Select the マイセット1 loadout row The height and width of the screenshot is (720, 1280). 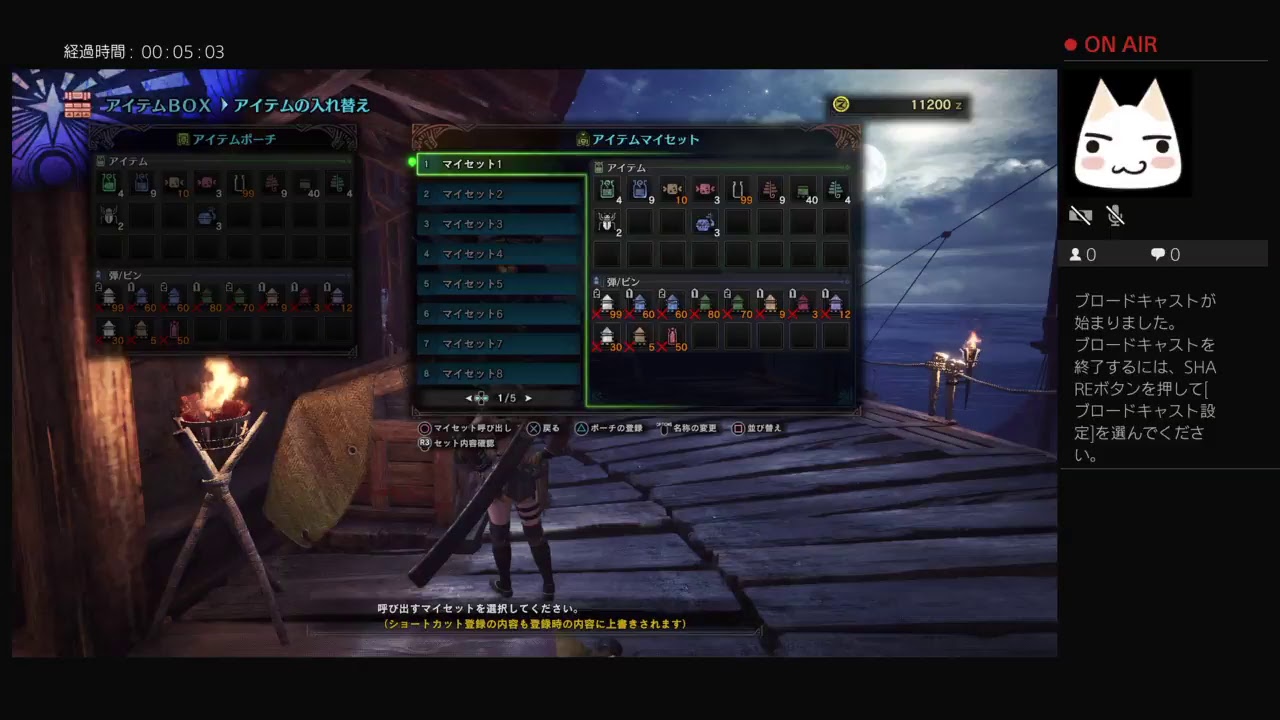click(500, 164)
